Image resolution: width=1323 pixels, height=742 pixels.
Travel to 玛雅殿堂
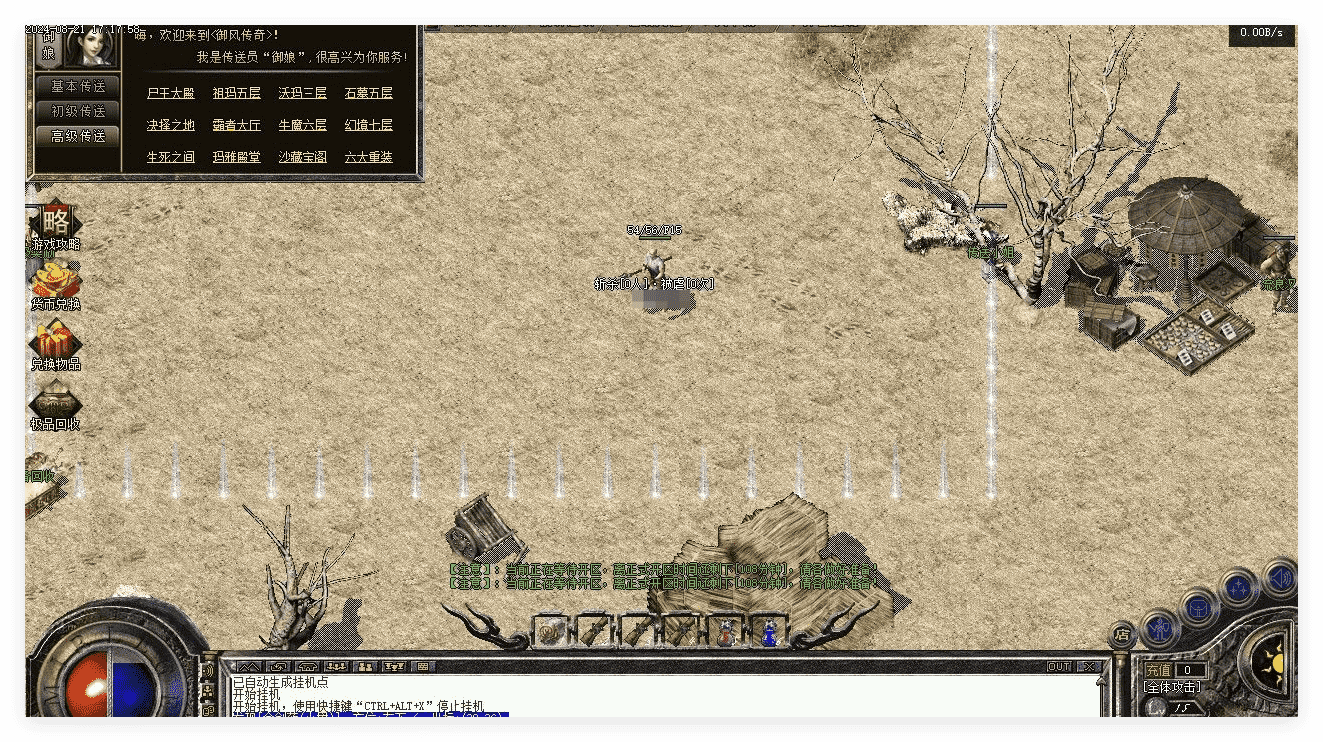pos(236,157)
